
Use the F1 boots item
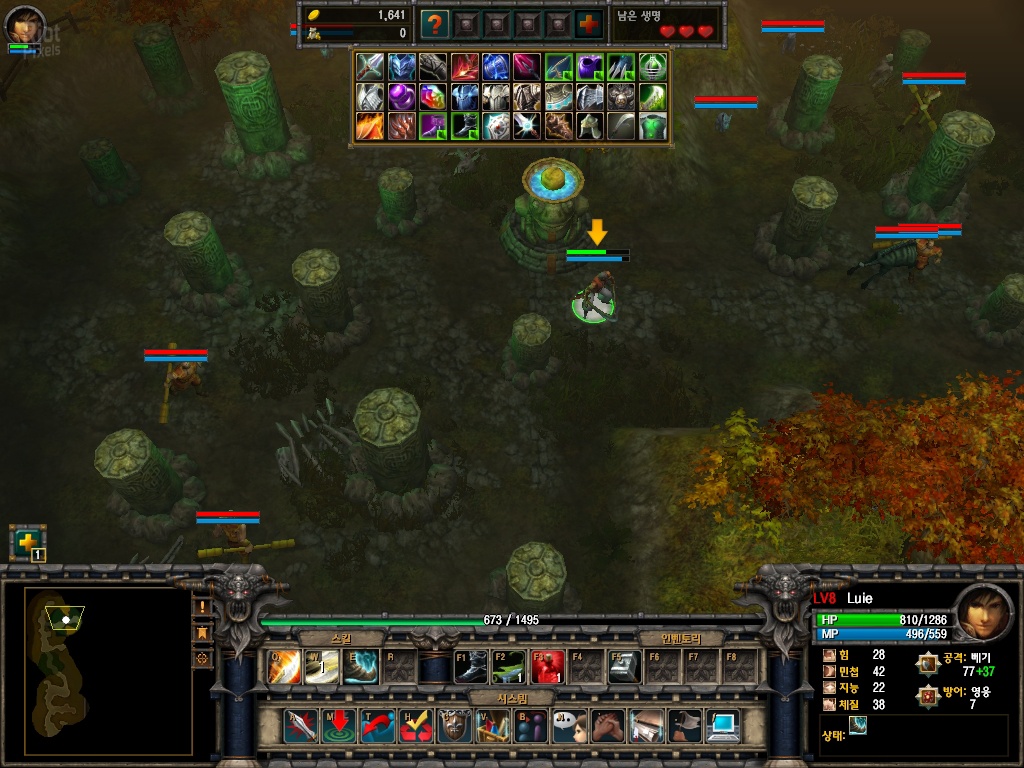471,666
